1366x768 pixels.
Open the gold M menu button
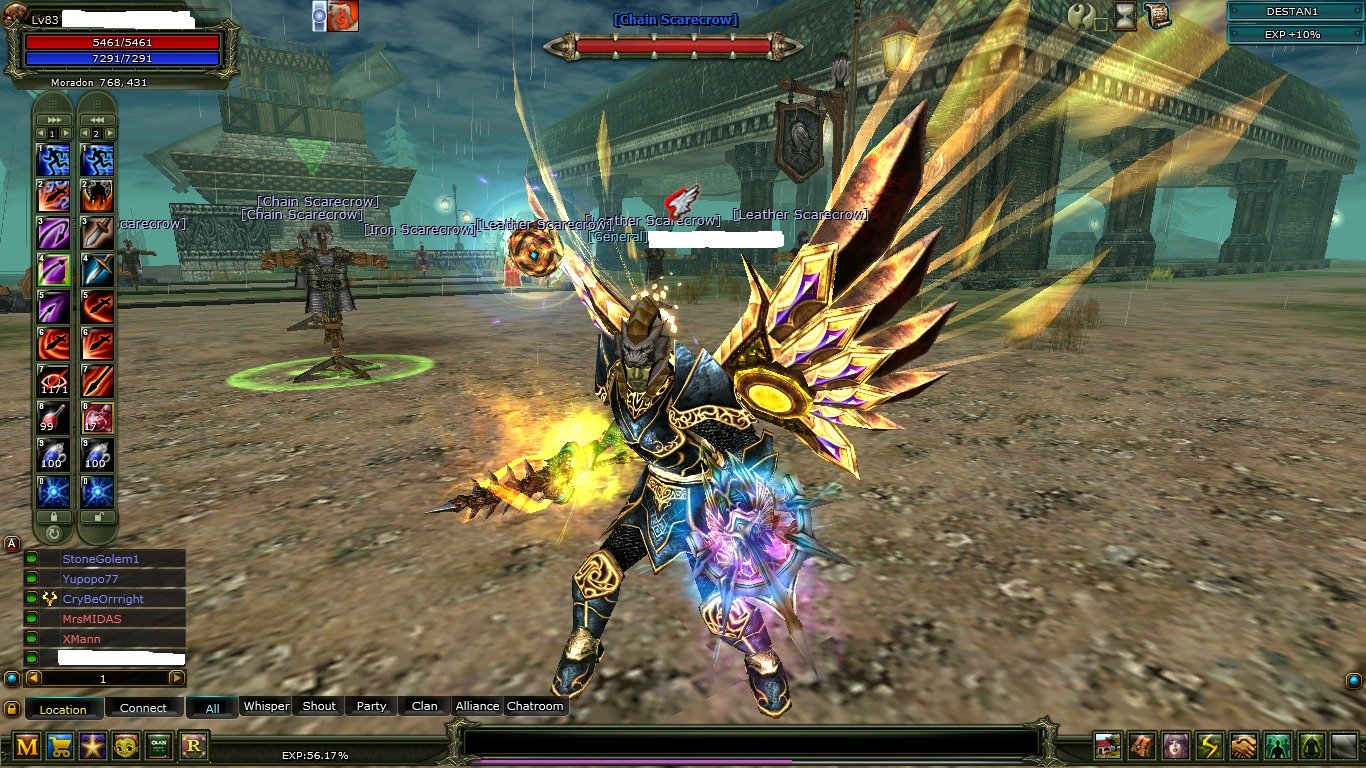(27, 745)
